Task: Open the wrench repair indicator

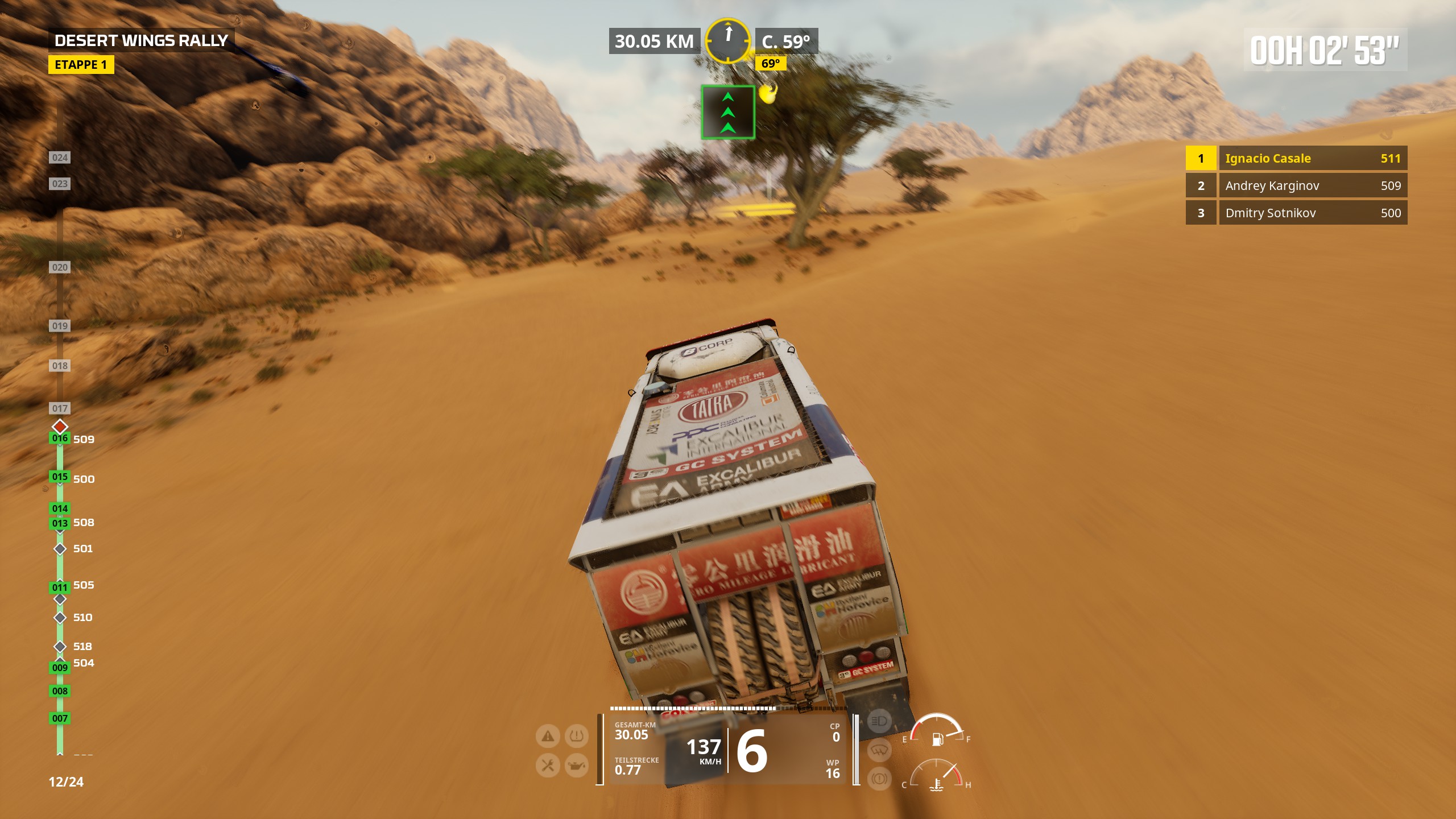Action: (548, 766)
